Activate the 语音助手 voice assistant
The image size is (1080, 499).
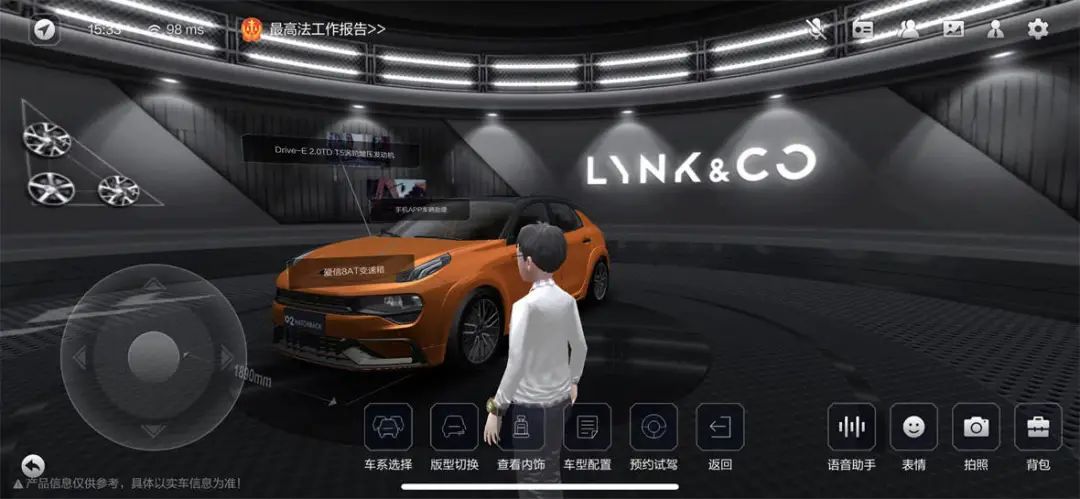(x=851, y=427)
